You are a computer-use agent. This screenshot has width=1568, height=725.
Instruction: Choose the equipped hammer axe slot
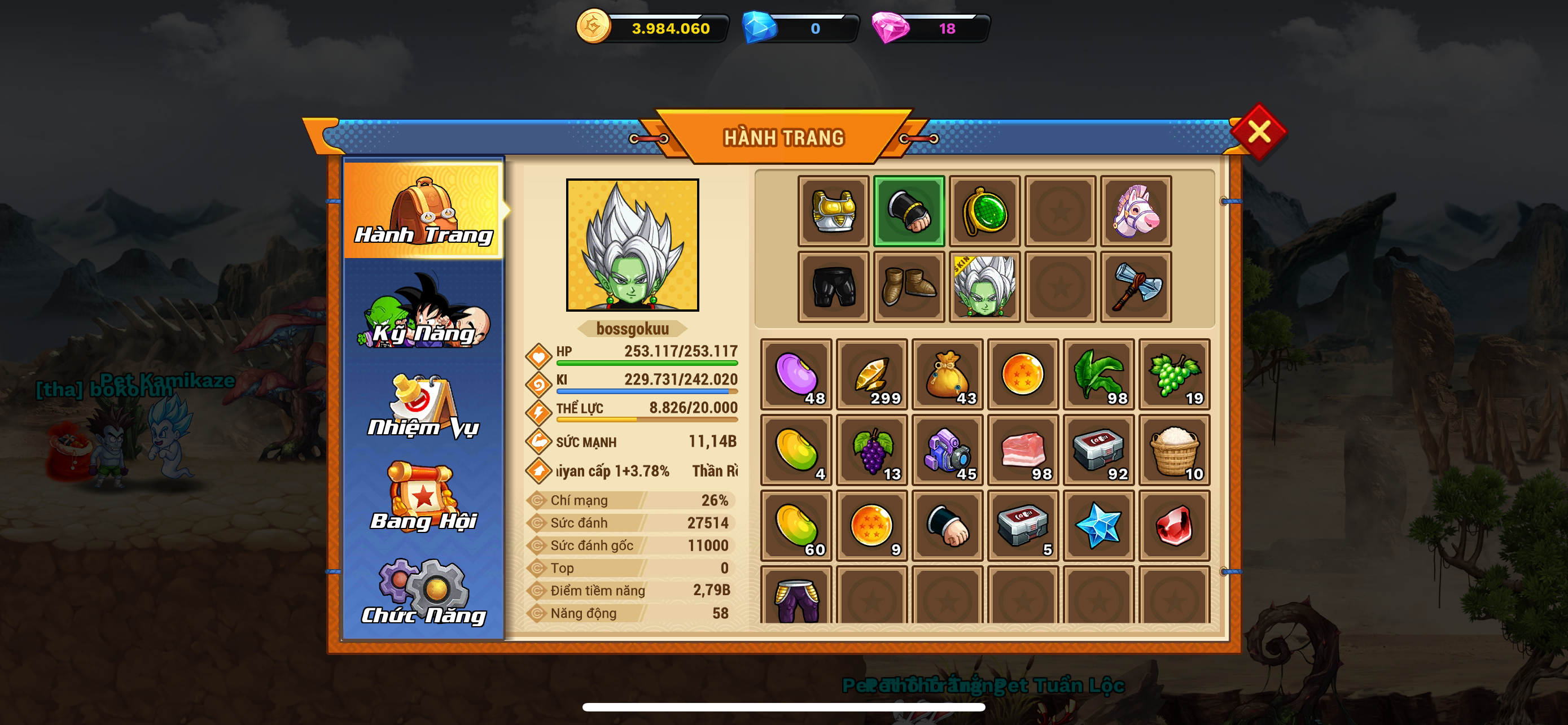(x=1136, y=287)
